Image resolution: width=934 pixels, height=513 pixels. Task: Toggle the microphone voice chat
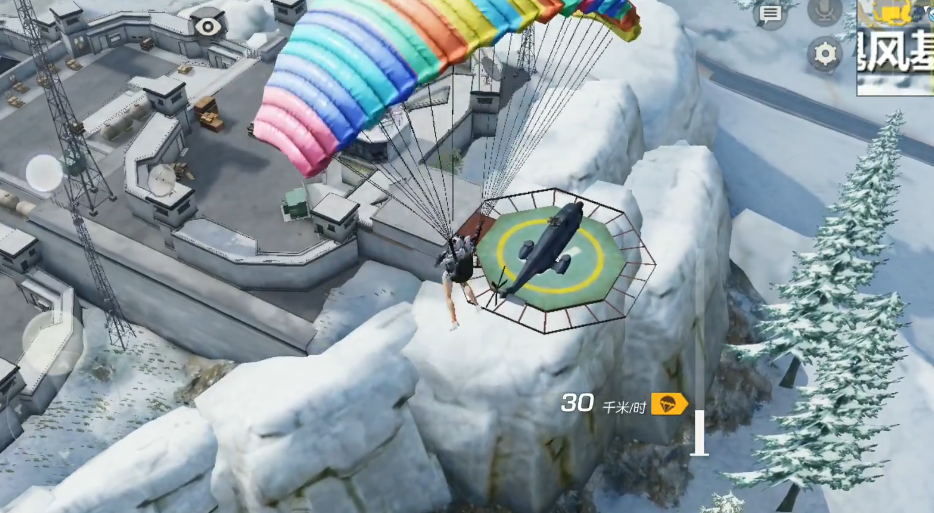(x=825, y=11)
